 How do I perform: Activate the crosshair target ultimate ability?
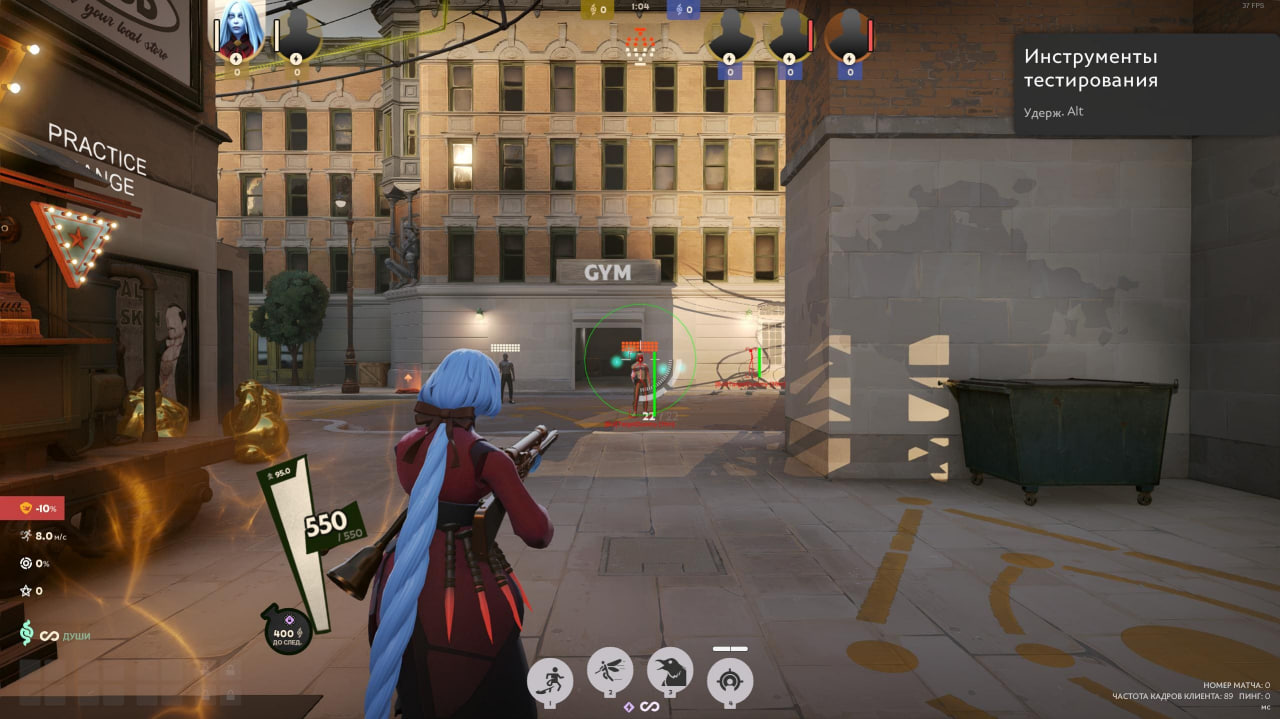730,681
